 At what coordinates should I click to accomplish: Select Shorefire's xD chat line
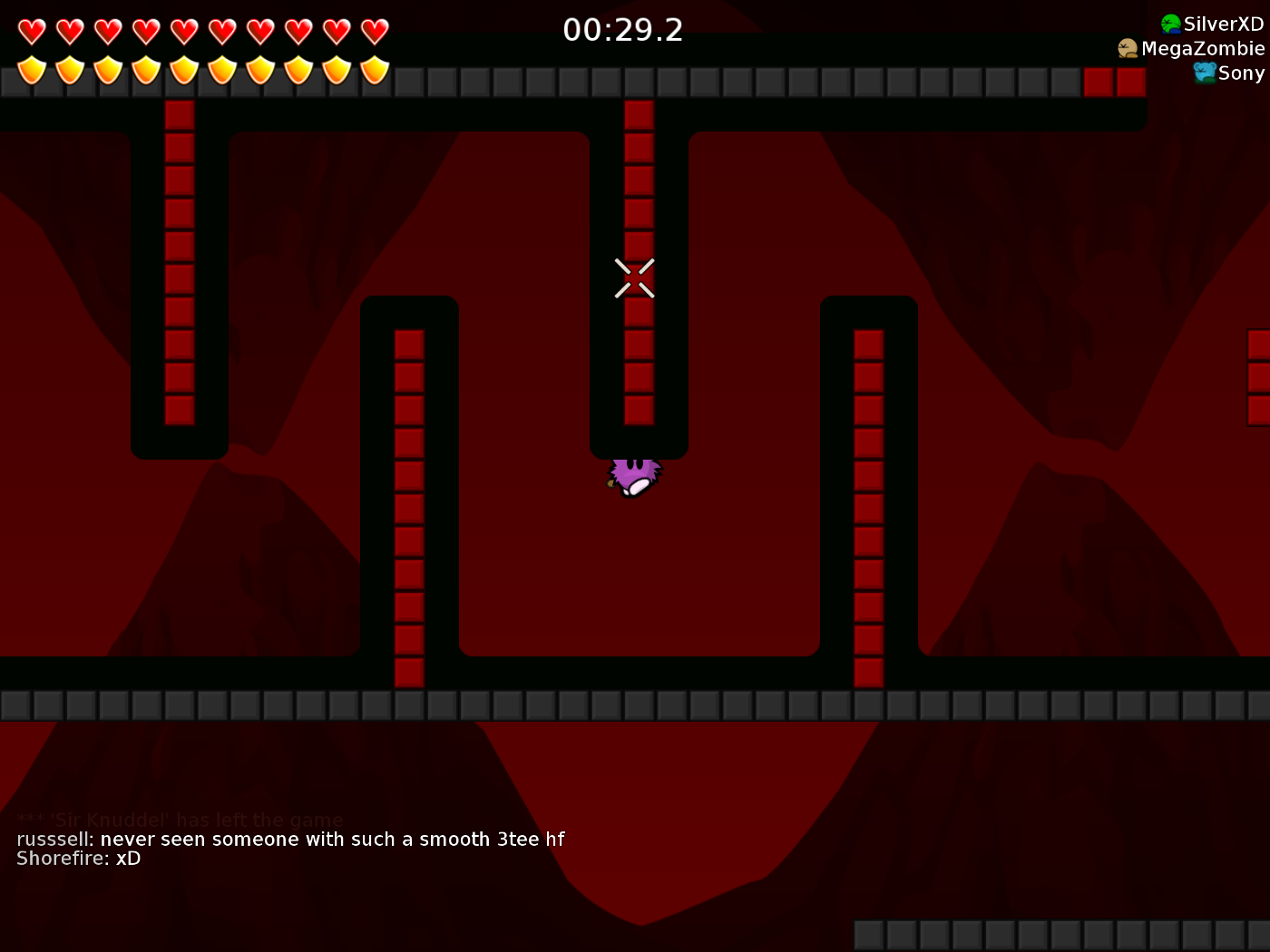pyautogui.click(x=77, y=858)
